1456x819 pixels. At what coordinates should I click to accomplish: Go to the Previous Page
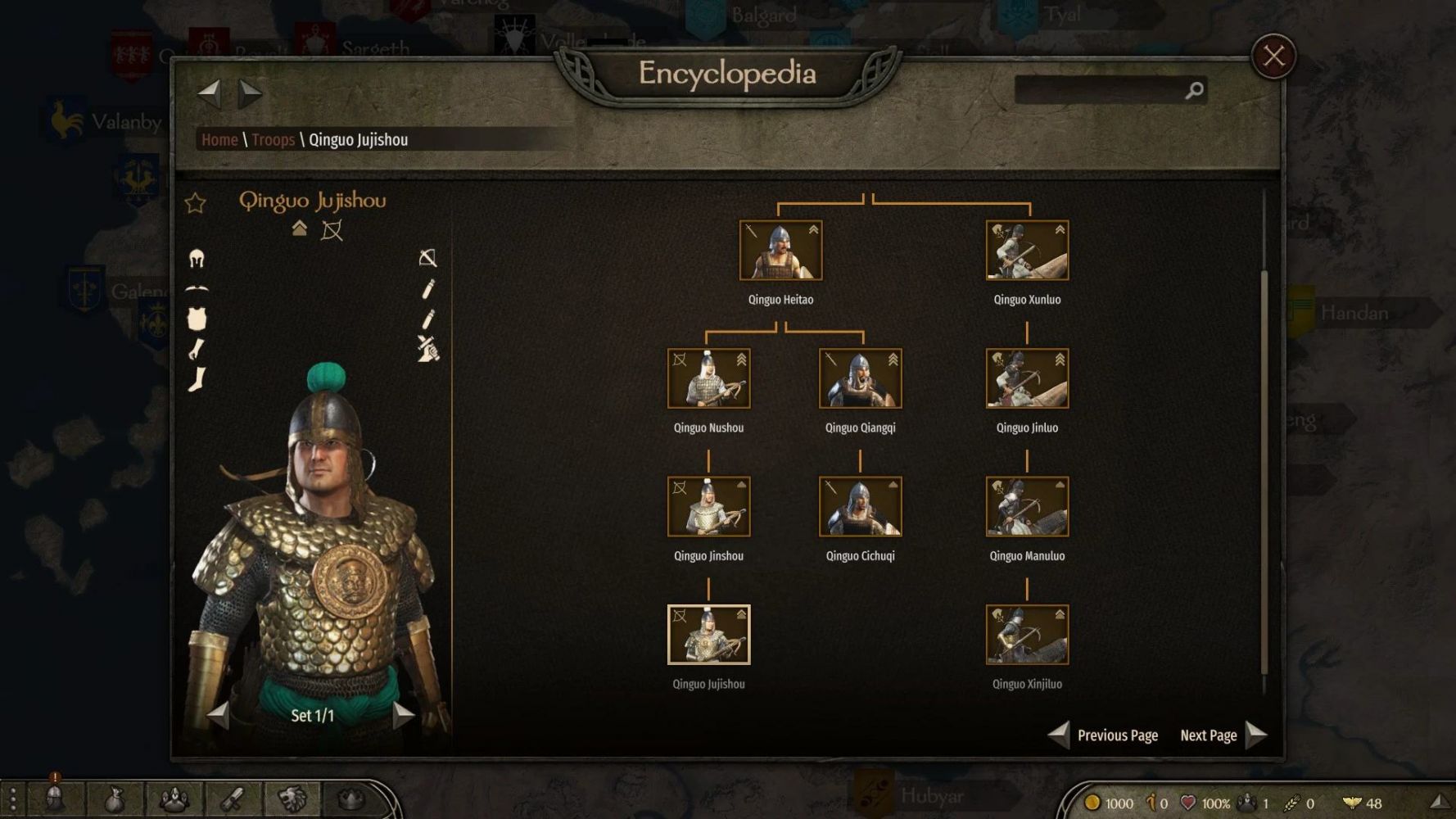(1104, 735)
